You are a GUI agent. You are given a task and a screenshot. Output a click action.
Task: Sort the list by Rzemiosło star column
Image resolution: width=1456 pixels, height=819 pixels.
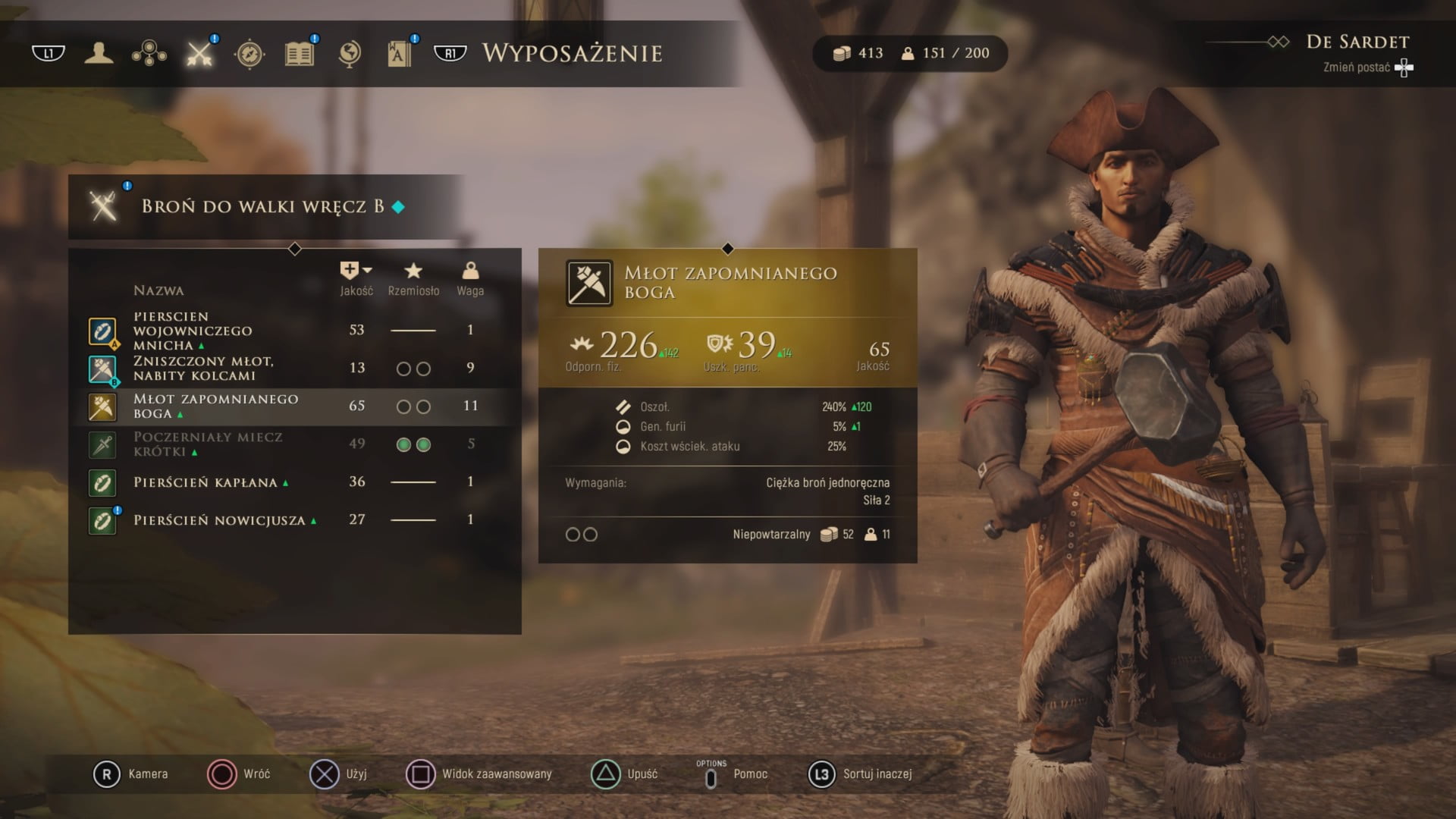[413, 278]
